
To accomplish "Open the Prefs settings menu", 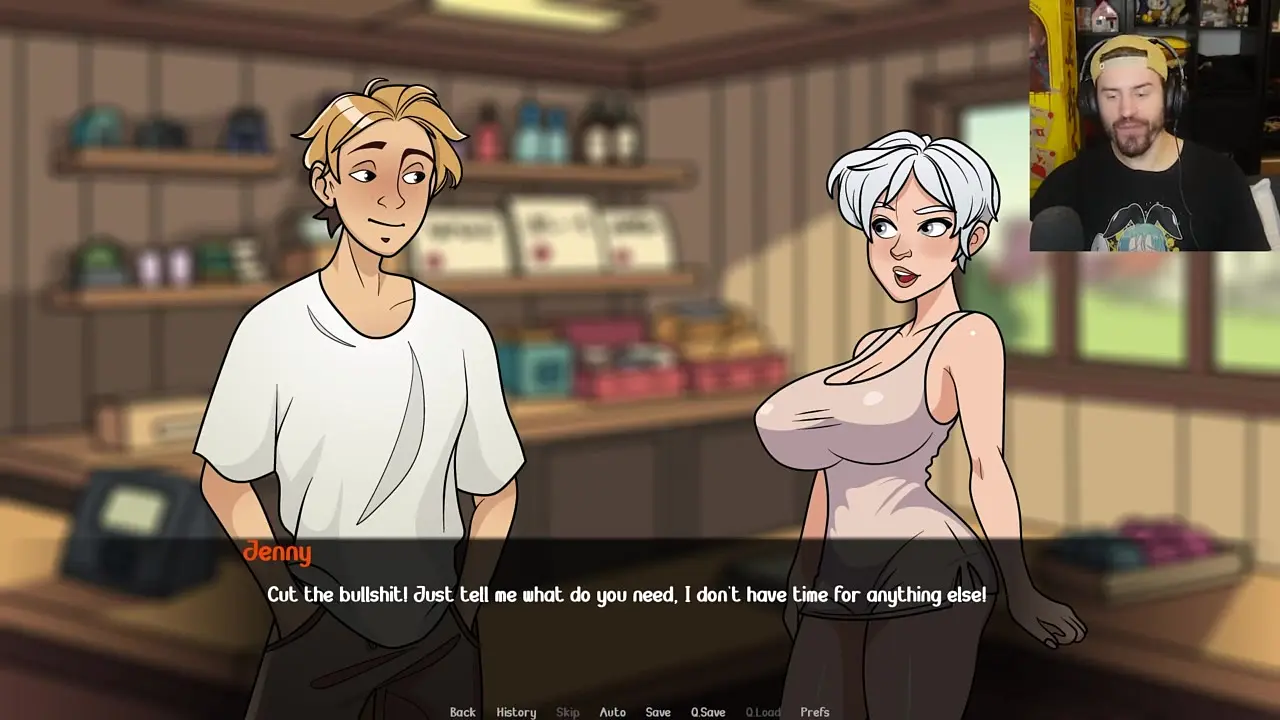I will click(x=815, y=712).
